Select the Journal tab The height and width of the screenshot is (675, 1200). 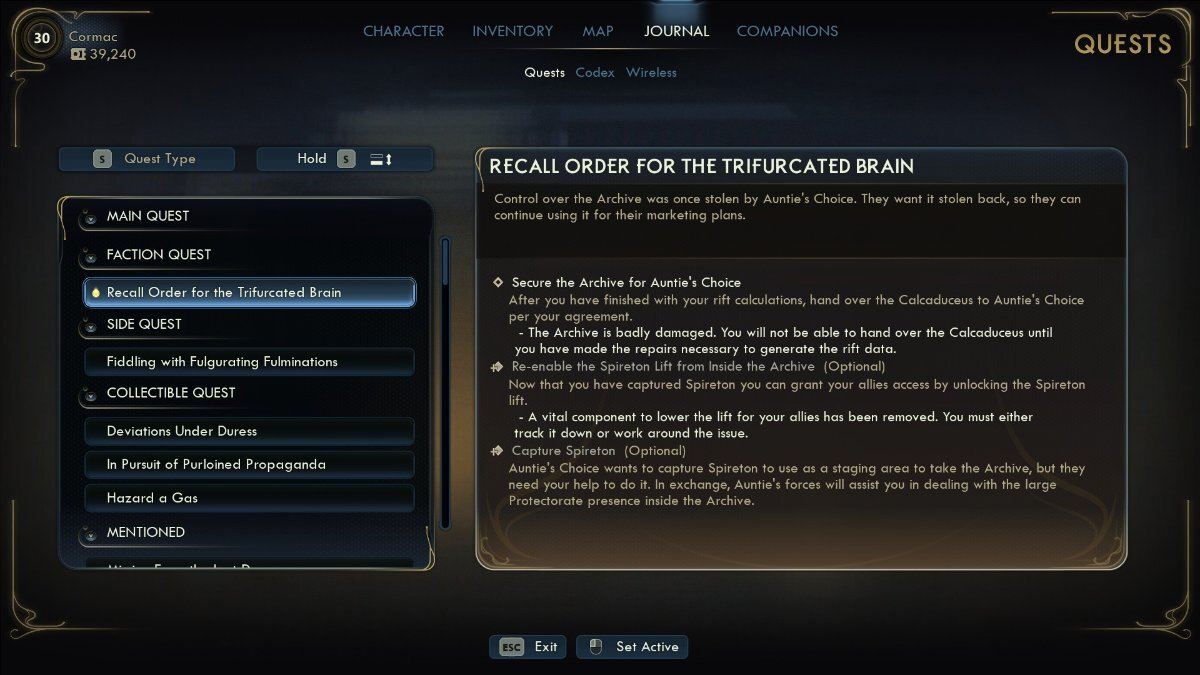point(676,31)
